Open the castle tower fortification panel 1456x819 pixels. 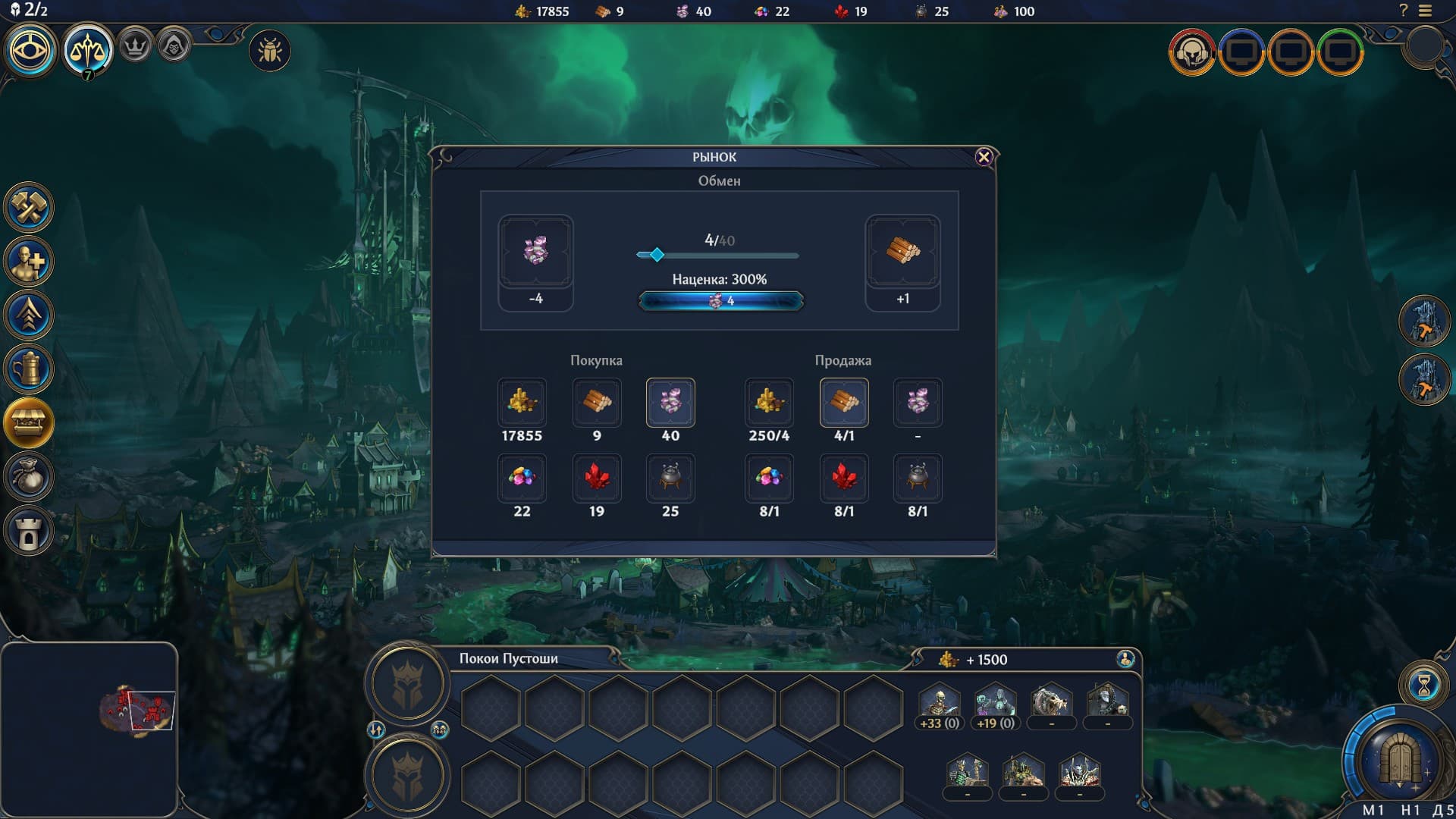point(29,531)
